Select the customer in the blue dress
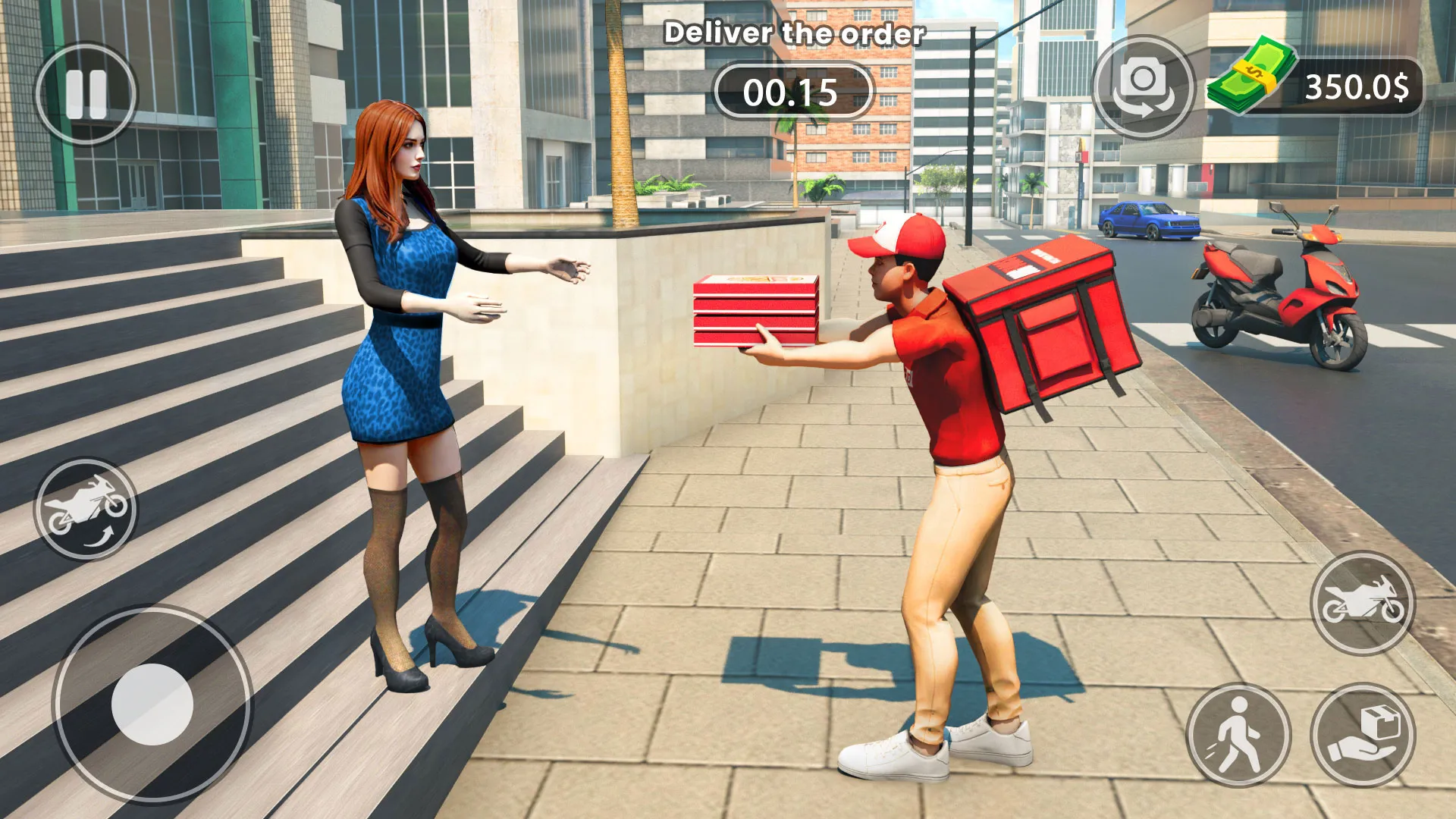 pos(402,341)
